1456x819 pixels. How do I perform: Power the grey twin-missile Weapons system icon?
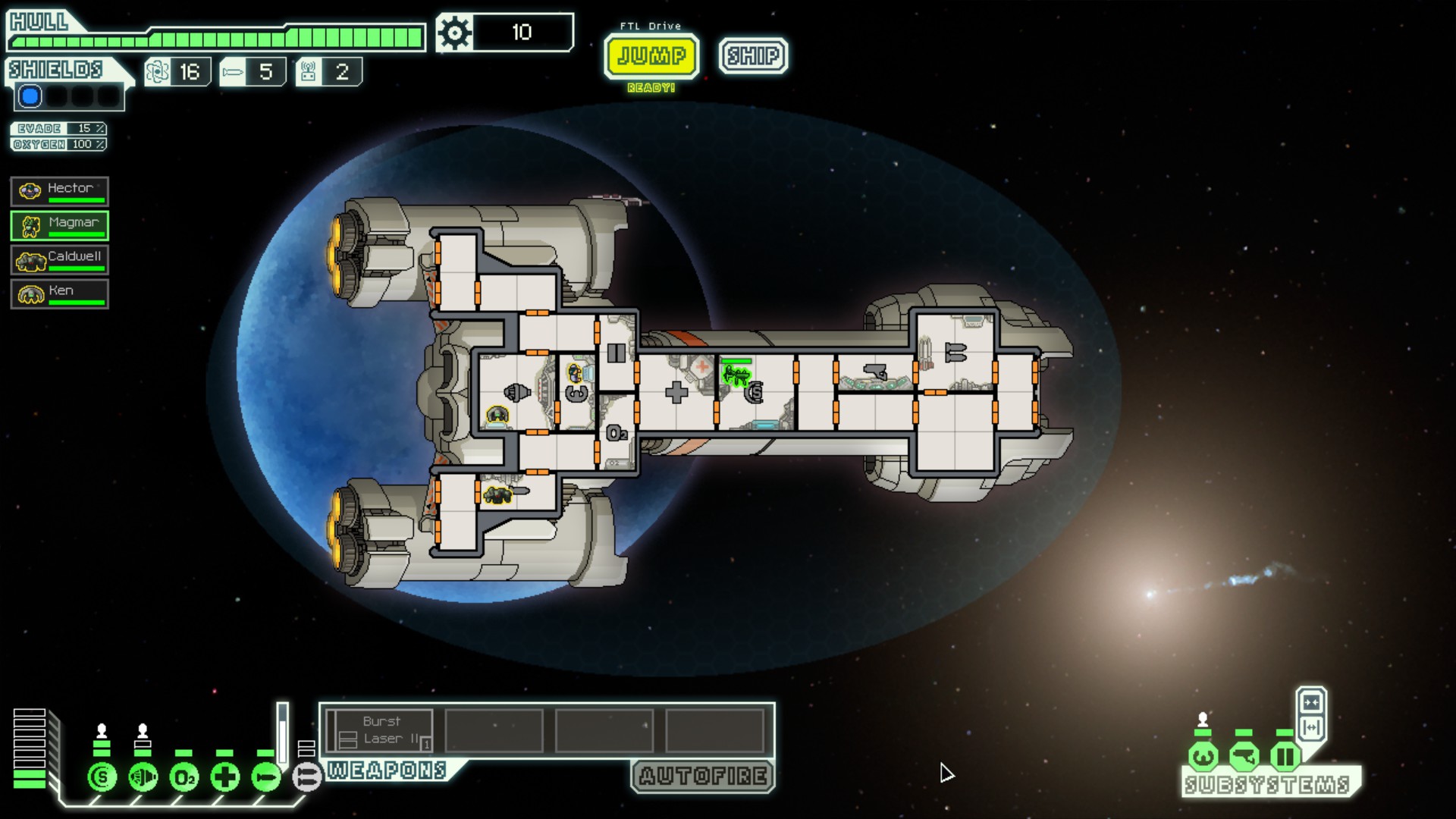[x=307, y=777]
